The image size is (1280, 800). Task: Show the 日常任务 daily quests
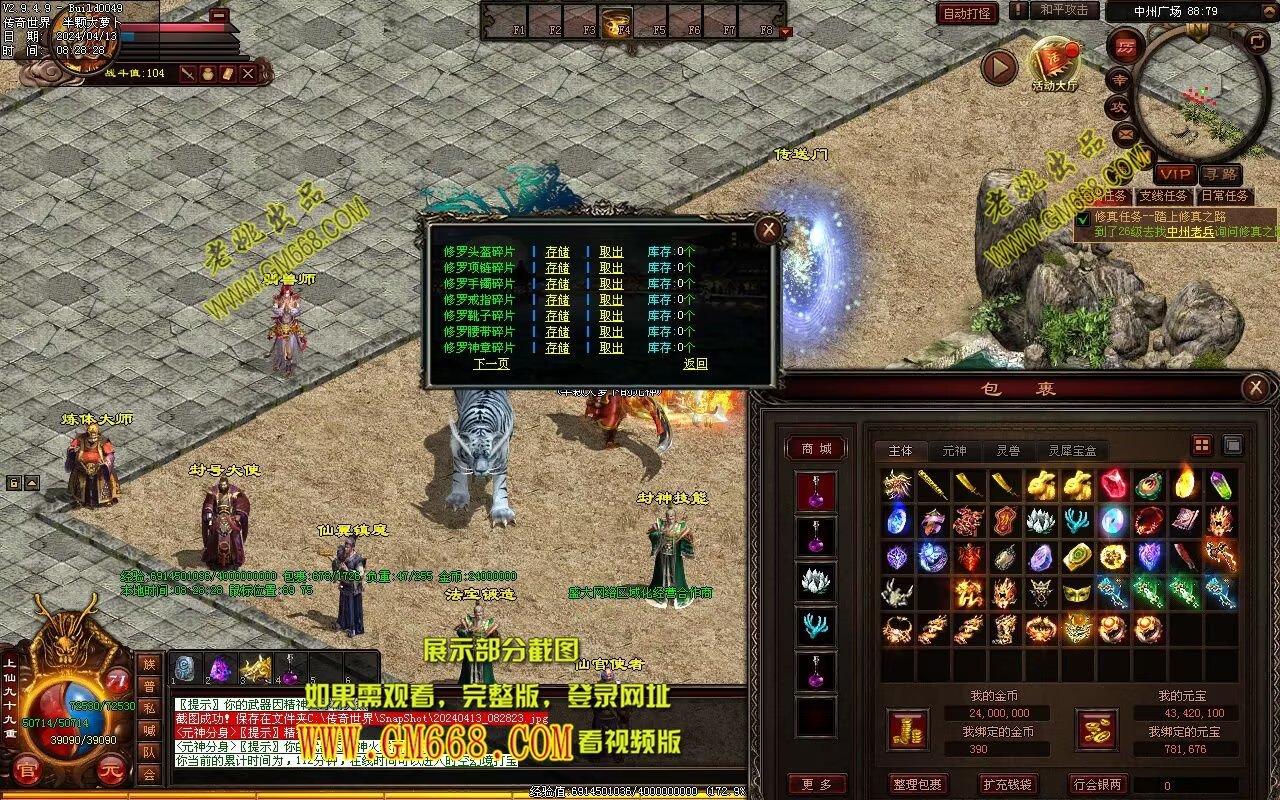[1224, 196]
